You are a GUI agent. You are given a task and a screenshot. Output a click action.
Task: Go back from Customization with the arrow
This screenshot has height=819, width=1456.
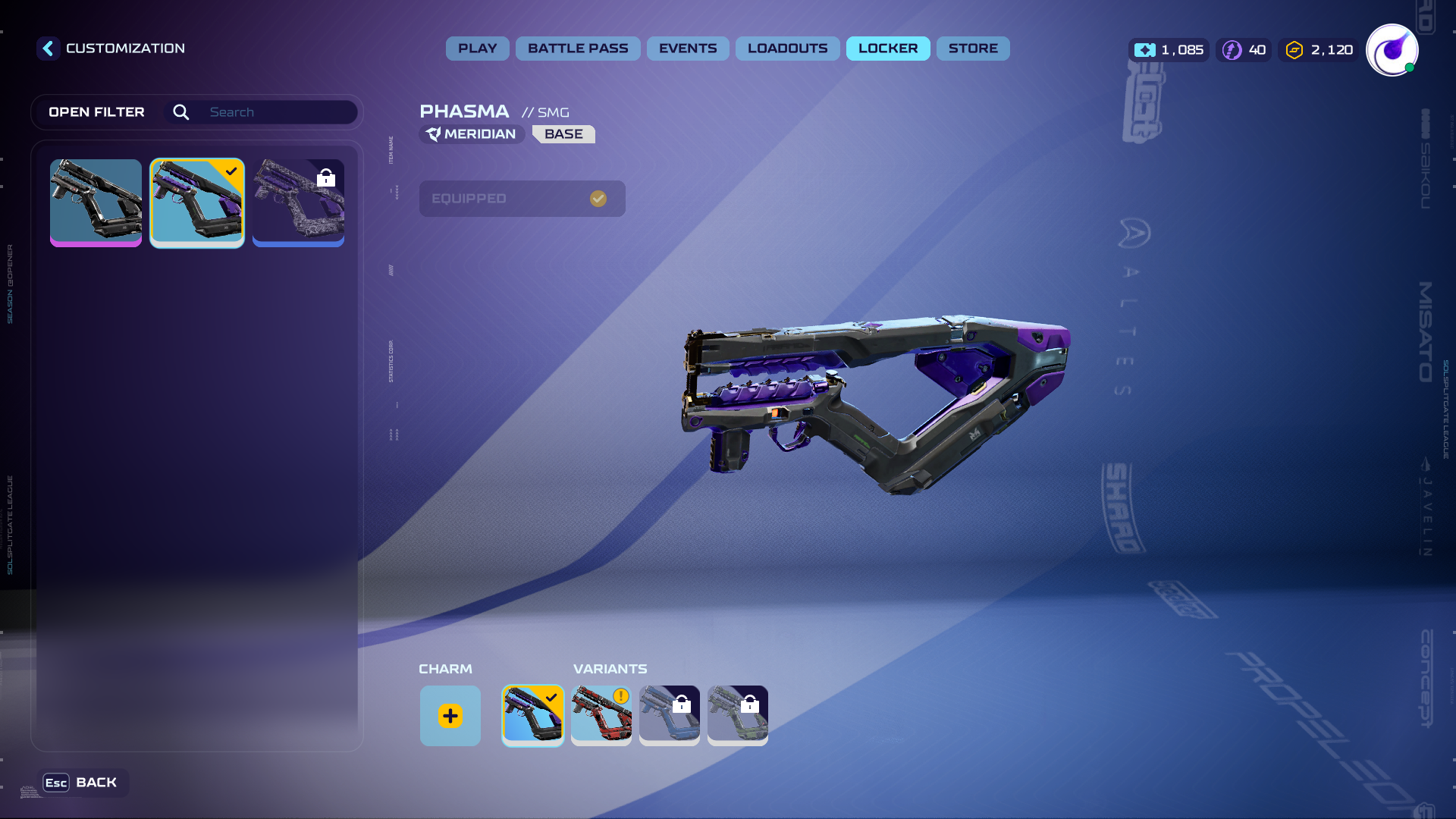coord(48,49)
